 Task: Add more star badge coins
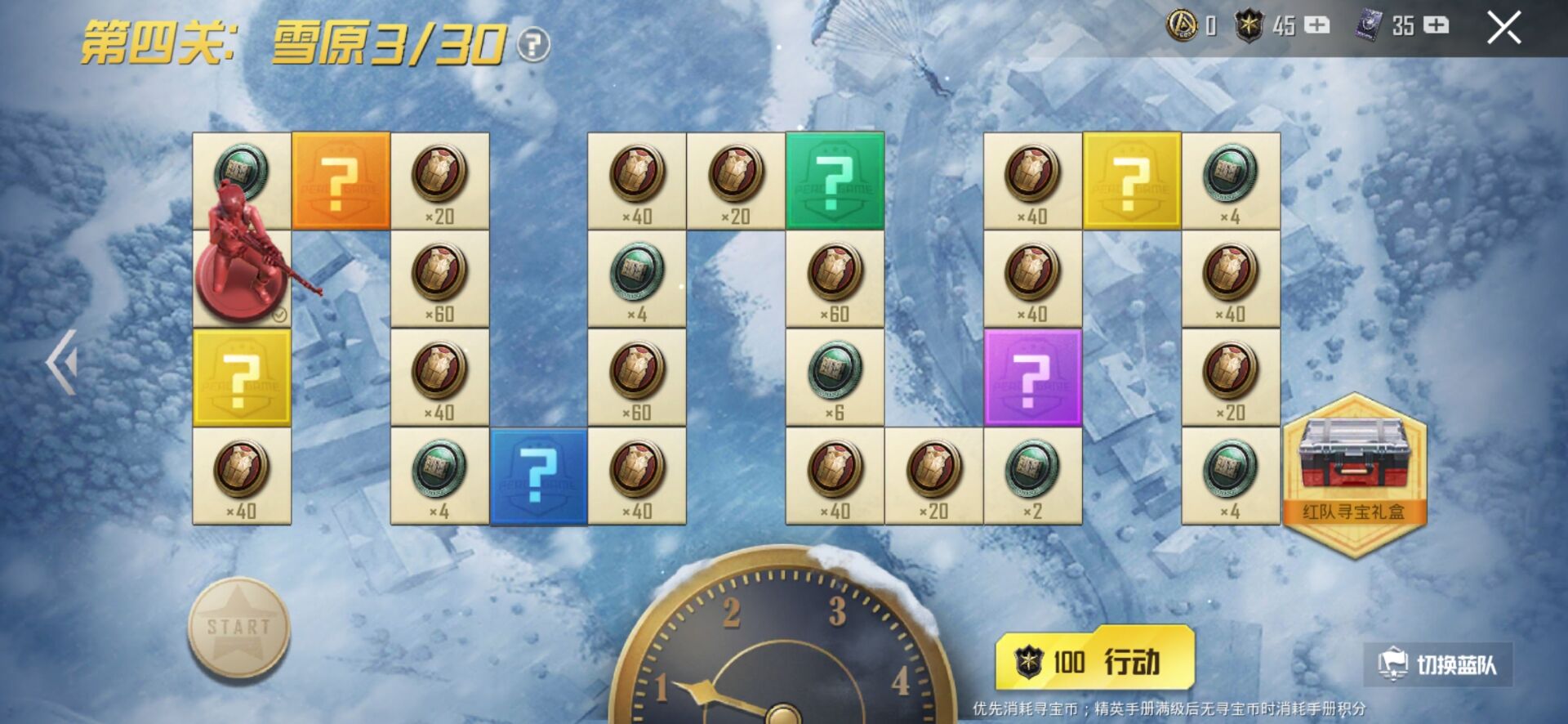click(1316, 25)
